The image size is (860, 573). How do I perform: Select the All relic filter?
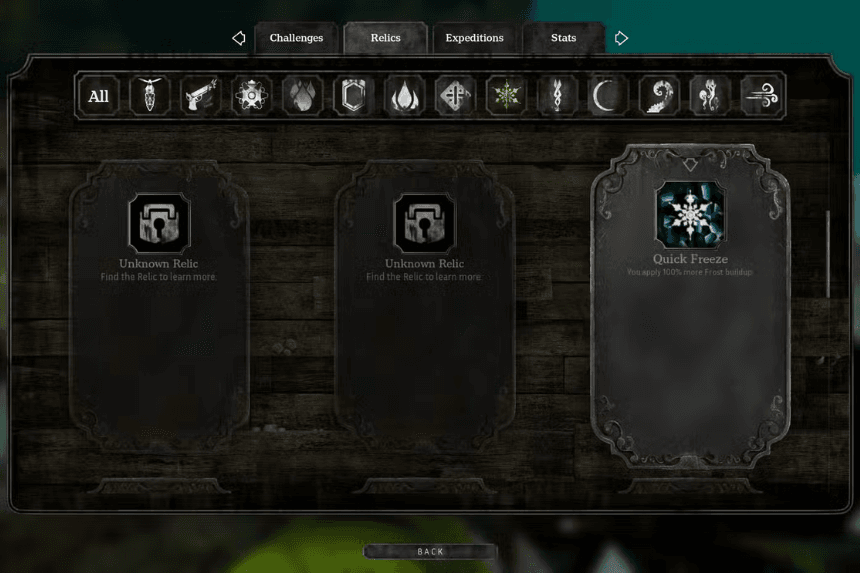pos(98,96)
